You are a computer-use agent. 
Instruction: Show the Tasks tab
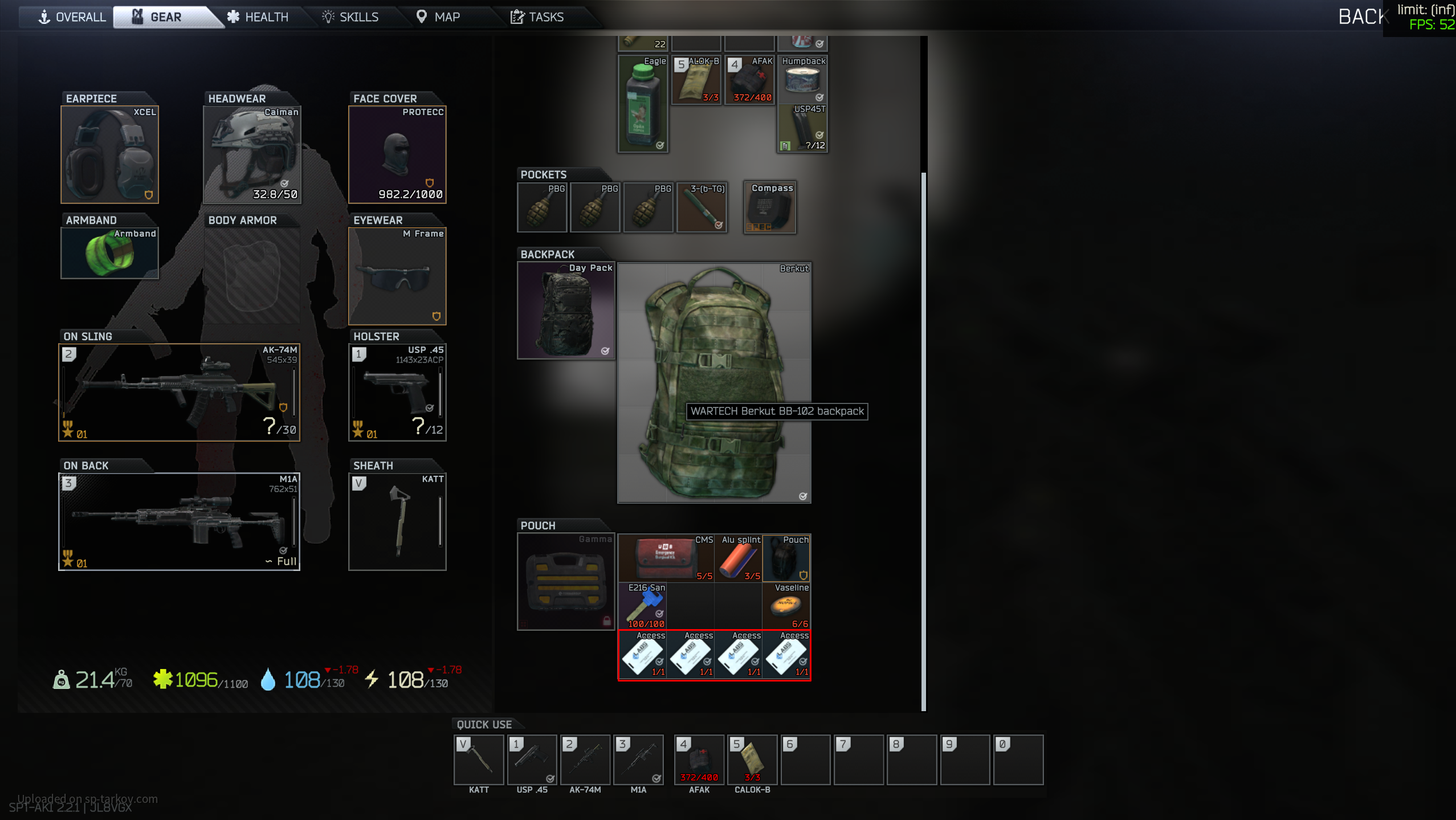[537, 17]
